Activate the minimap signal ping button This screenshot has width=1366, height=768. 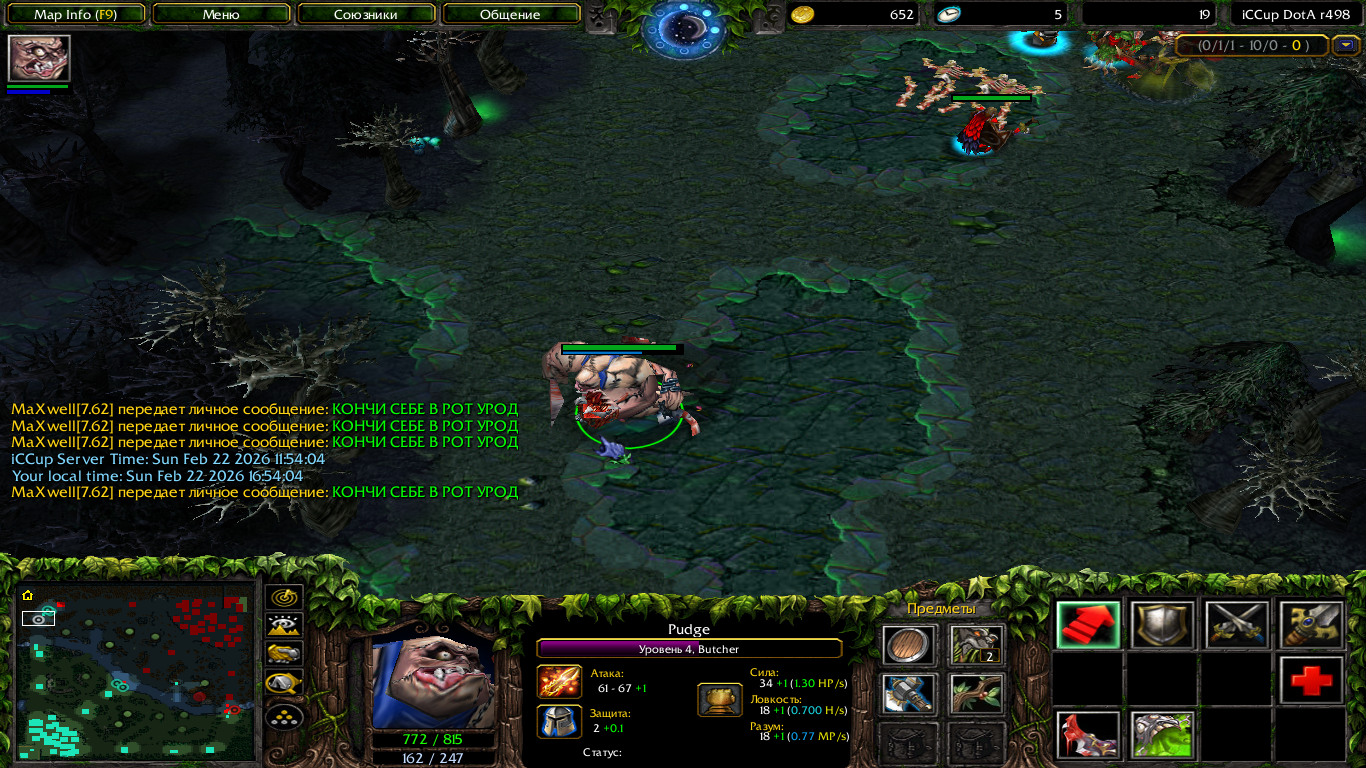[285, 598]
